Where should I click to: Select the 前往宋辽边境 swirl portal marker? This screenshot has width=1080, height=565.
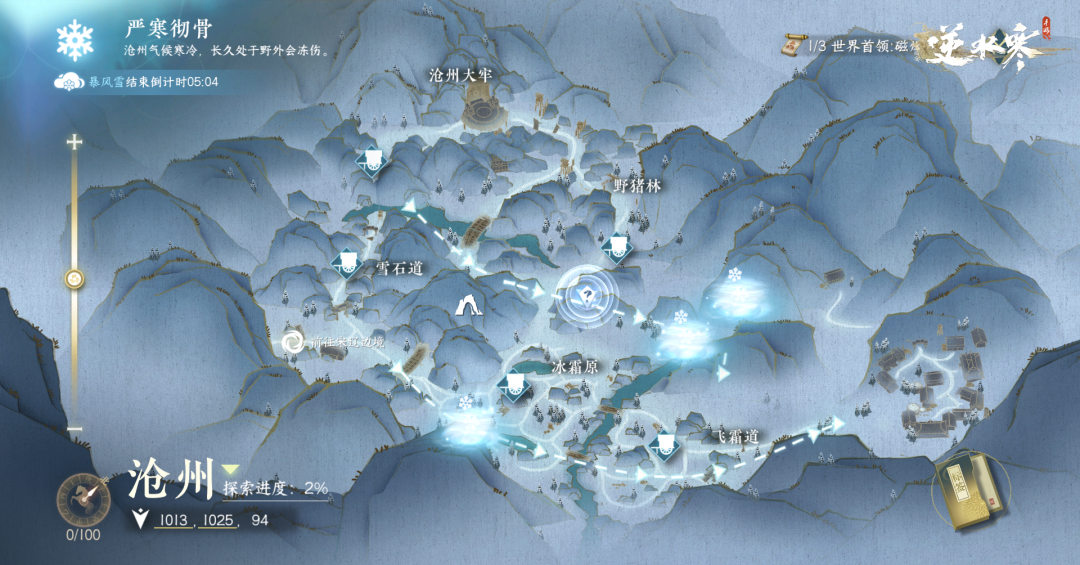pyautogui.click(x=293, y=343)
